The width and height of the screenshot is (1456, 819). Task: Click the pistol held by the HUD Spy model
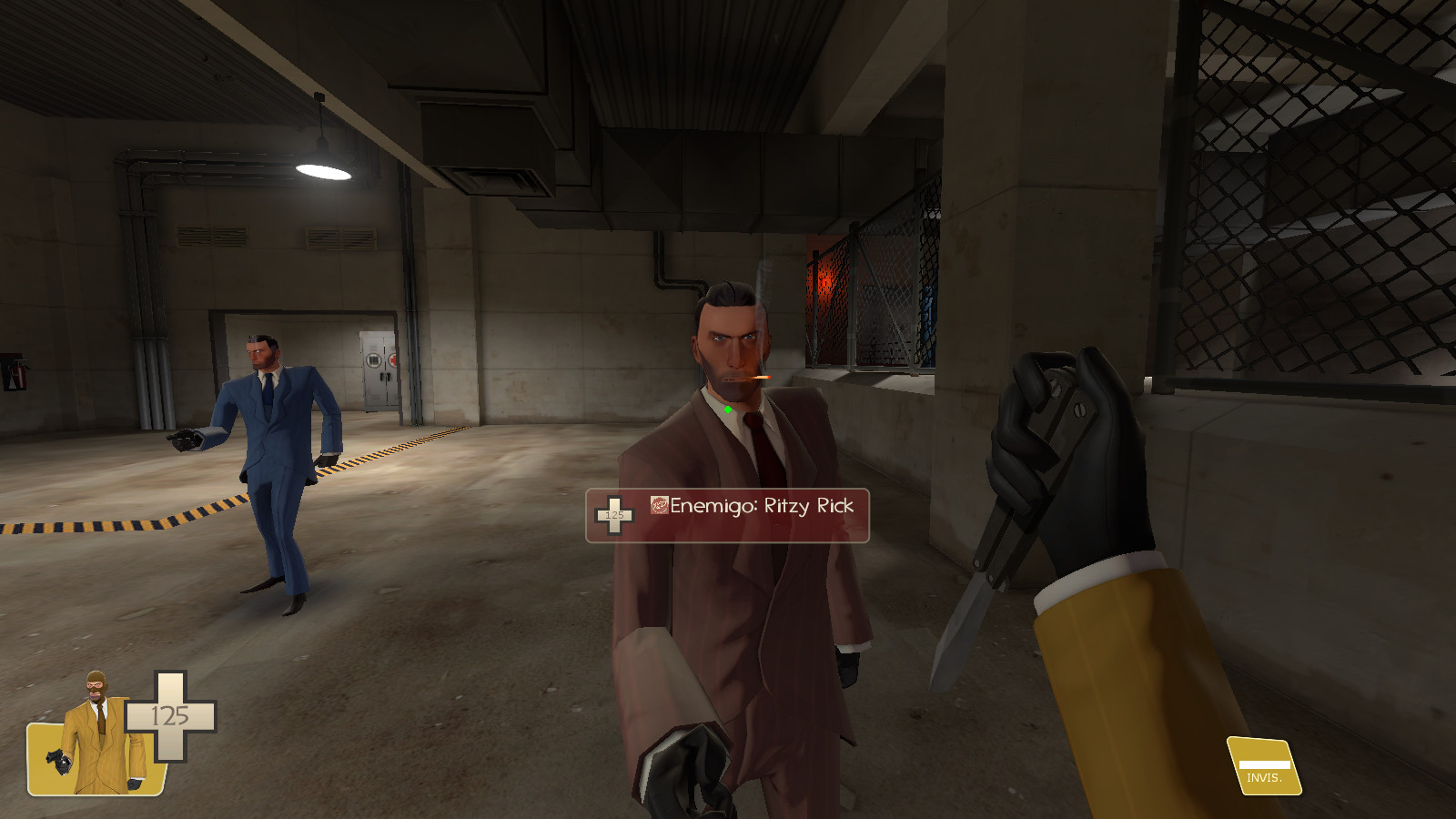tap(59, 763)
